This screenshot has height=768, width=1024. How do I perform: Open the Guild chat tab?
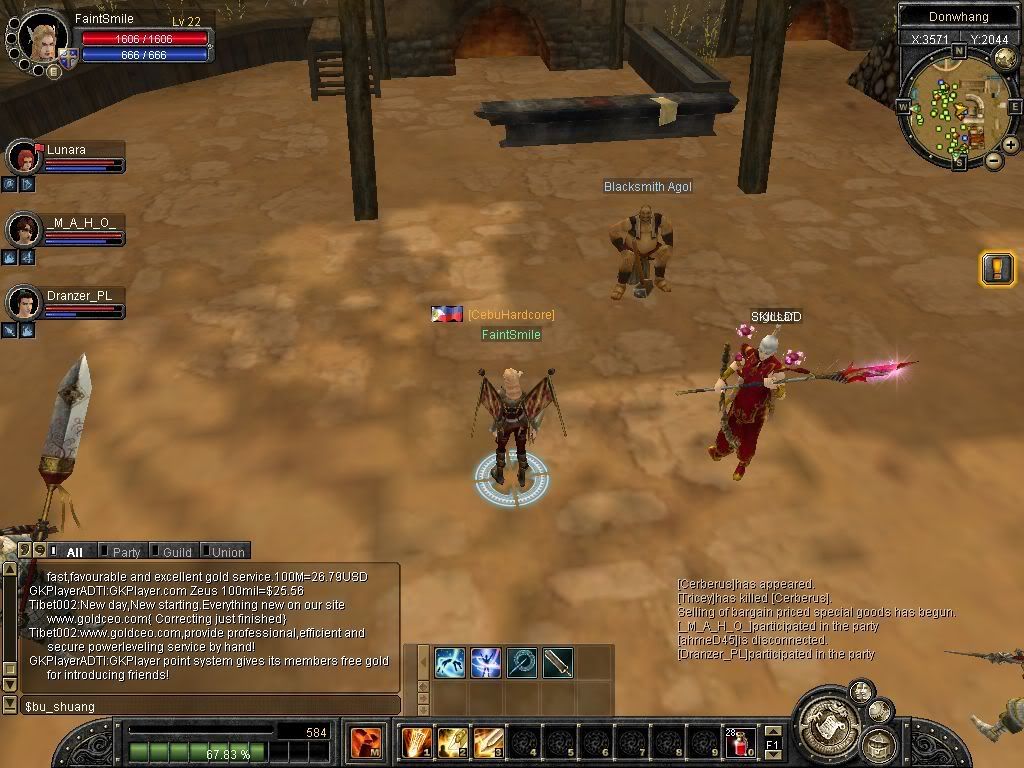[176, 552]
